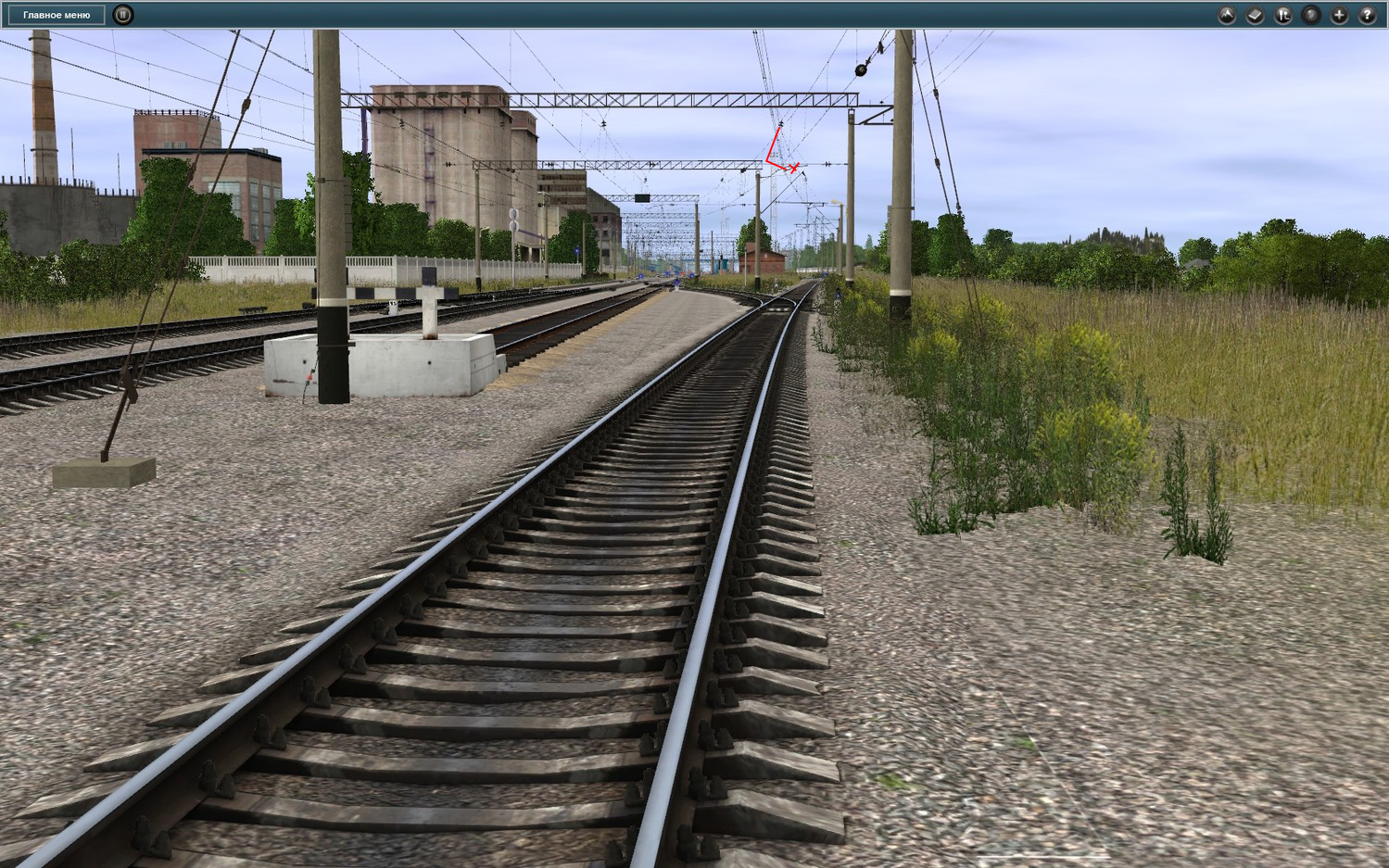The width and height of the screenshot is (1389, 868).
Task: Open the layers icon in top bar
Action: (1255, 15)
